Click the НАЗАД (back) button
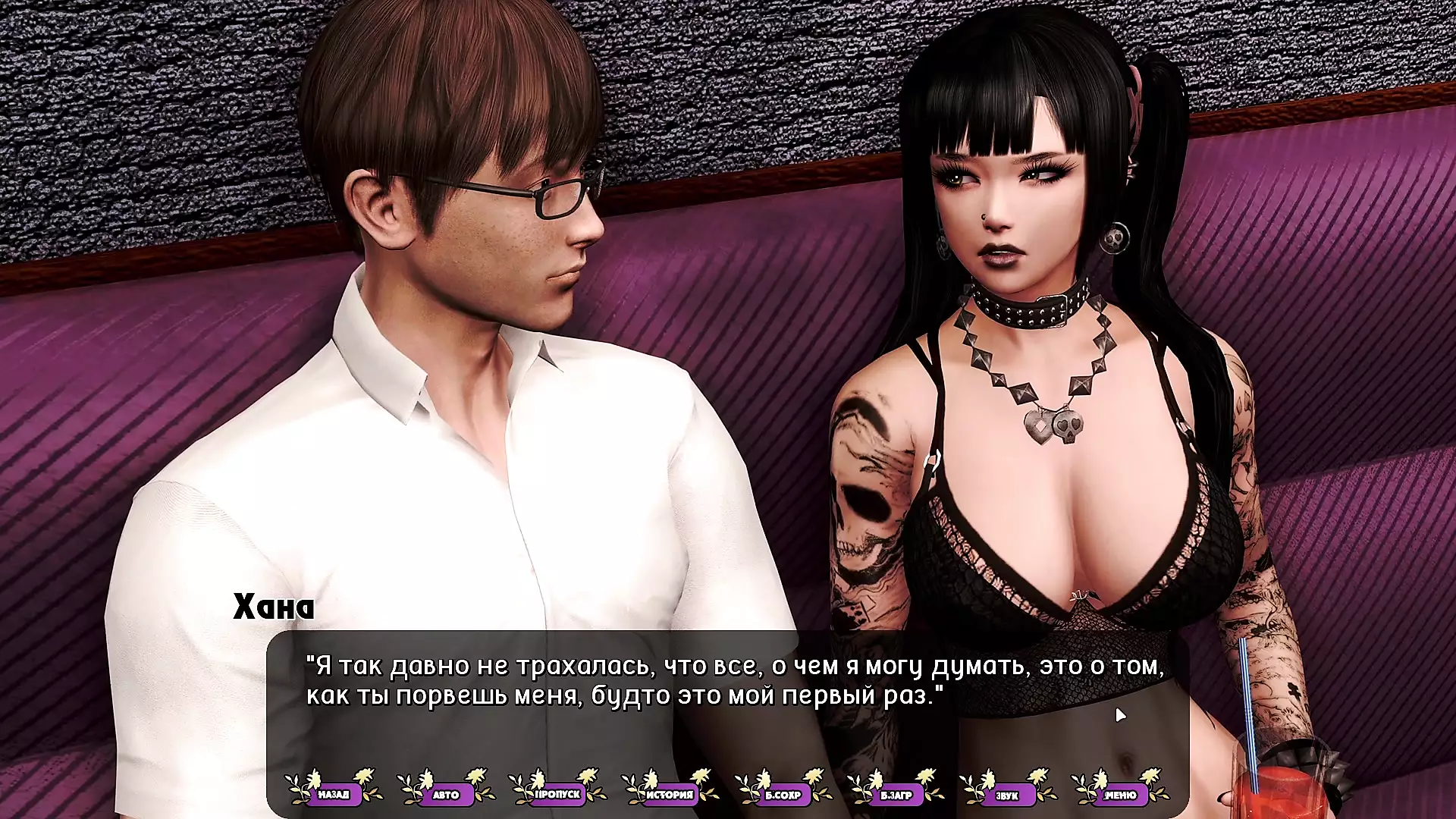The width and height of the screenshot is (1456, 819). (334, 794)
